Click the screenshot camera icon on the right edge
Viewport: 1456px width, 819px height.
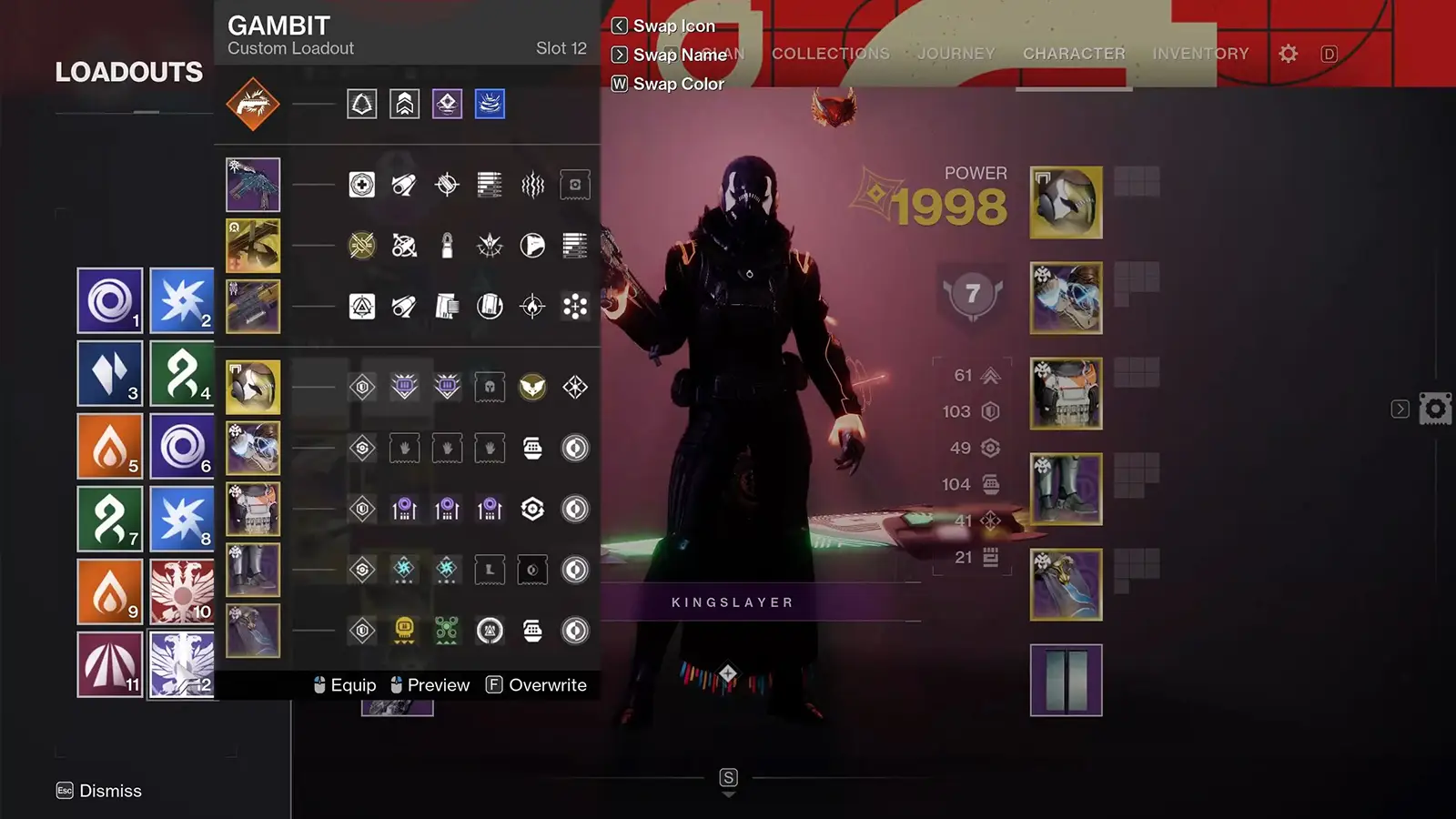click(1435, 409)
